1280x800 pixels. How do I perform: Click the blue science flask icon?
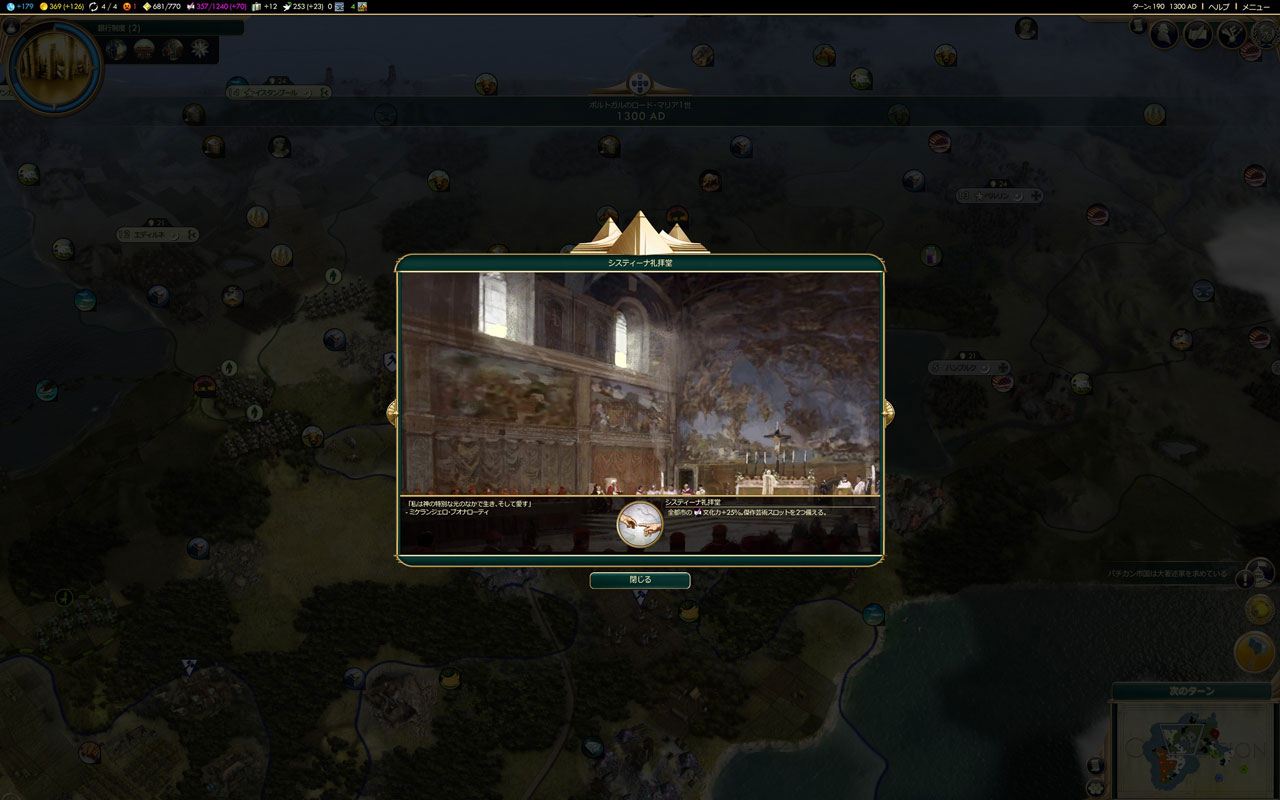click(x=8, y=8)
